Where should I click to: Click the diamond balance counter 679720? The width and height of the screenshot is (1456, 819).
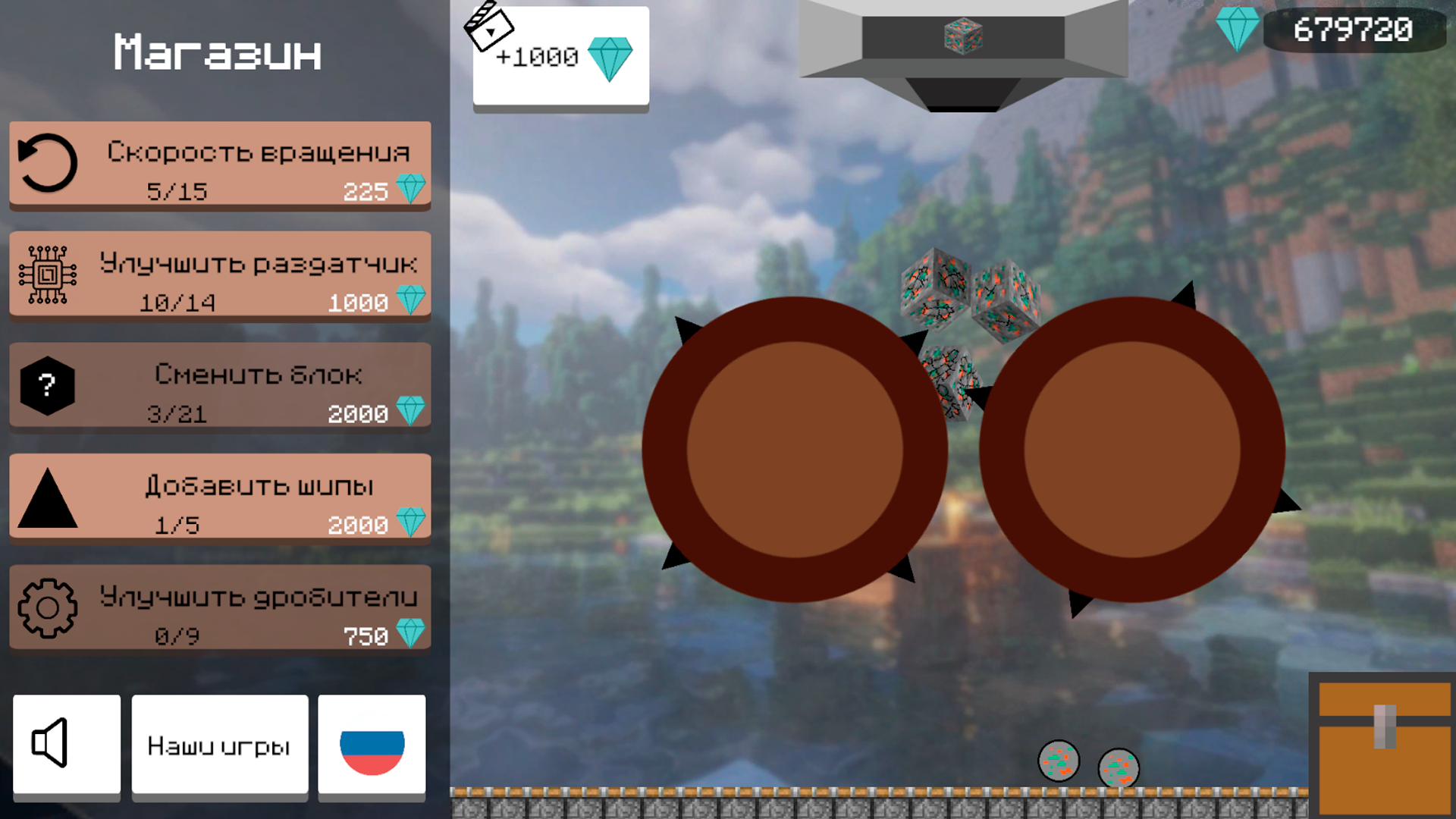click(1355, 30)
